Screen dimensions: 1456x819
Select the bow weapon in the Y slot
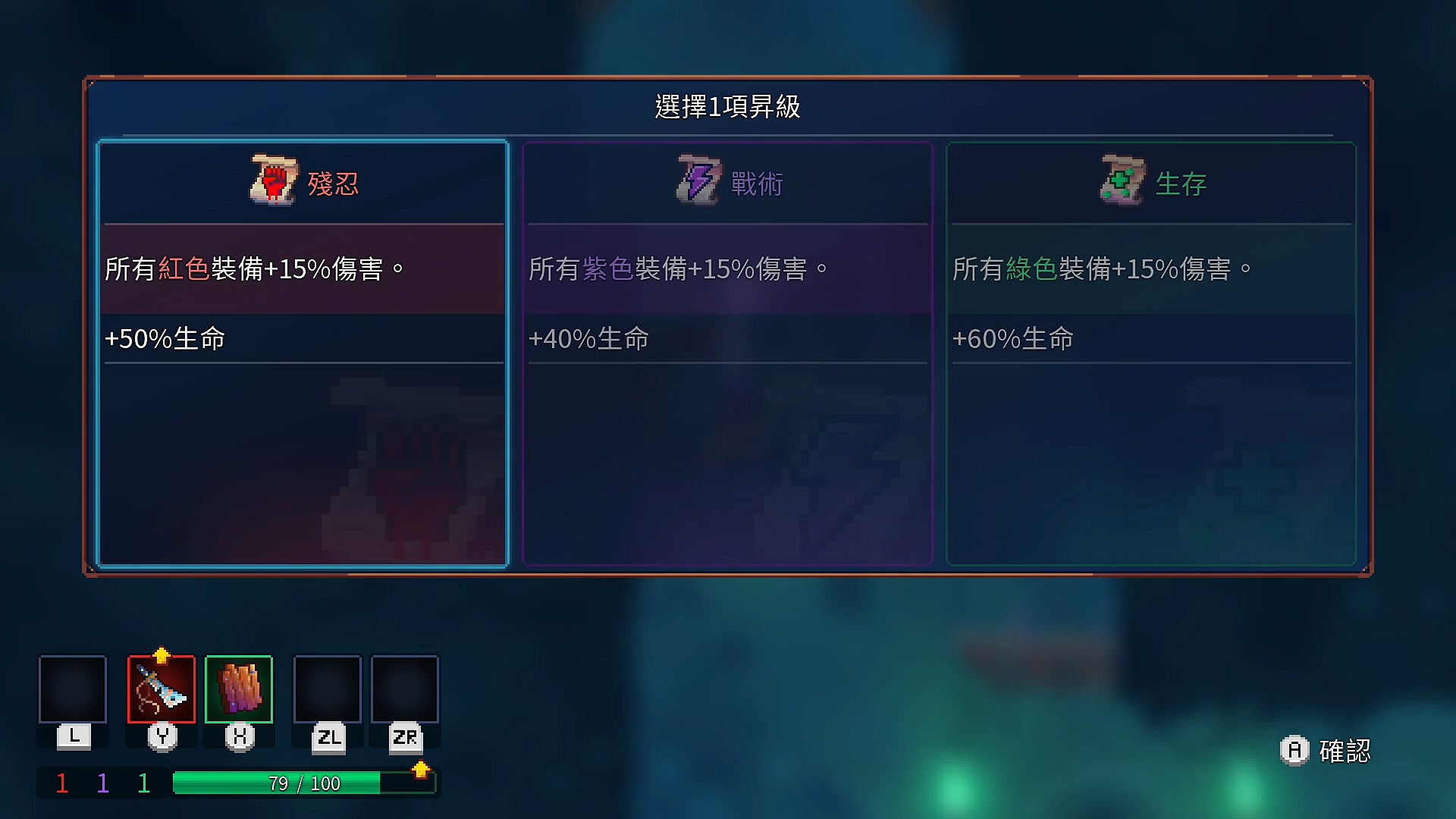point(162,690)
